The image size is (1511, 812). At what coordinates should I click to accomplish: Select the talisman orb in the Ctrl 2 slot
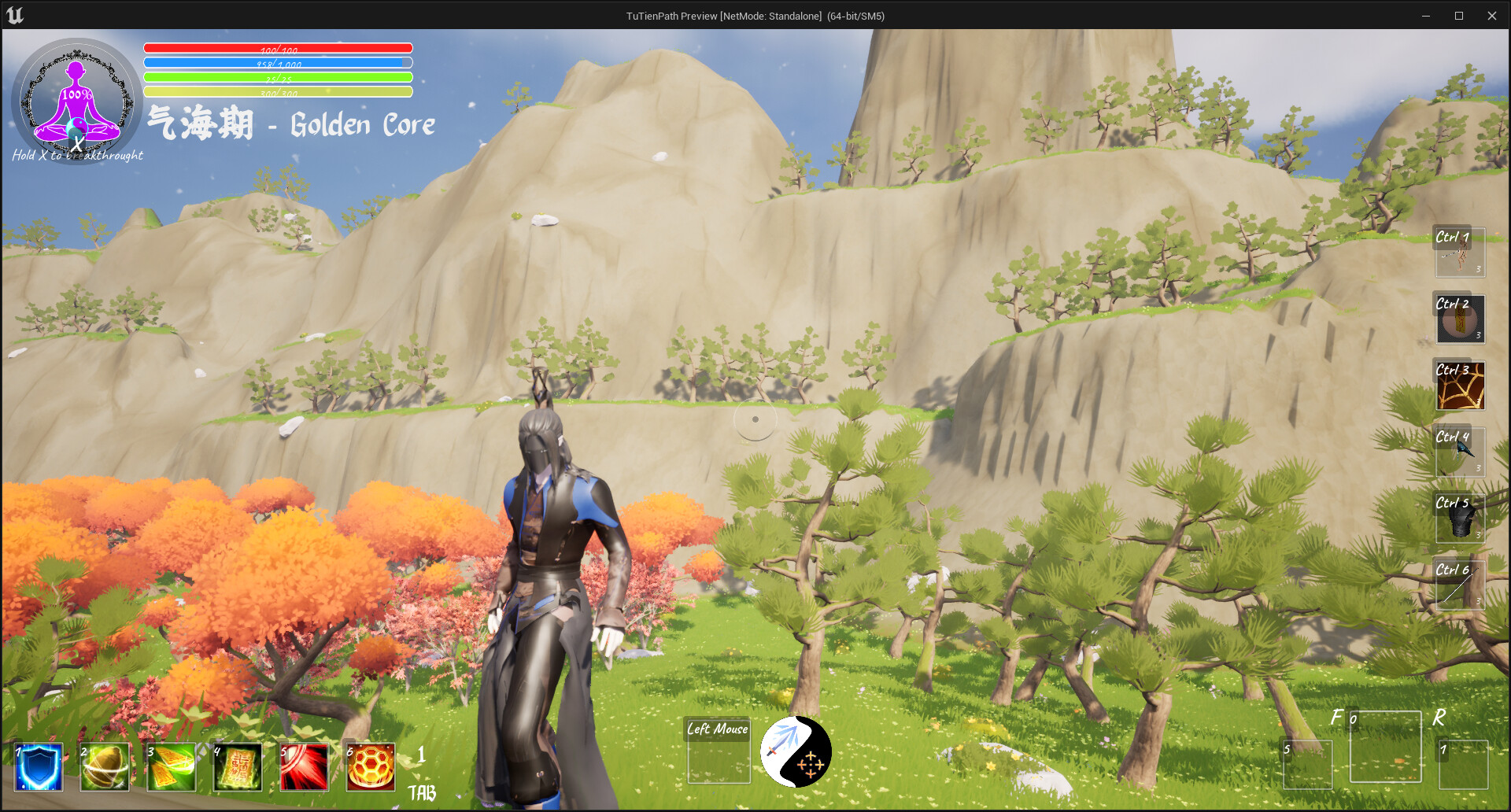[1459, 319]
